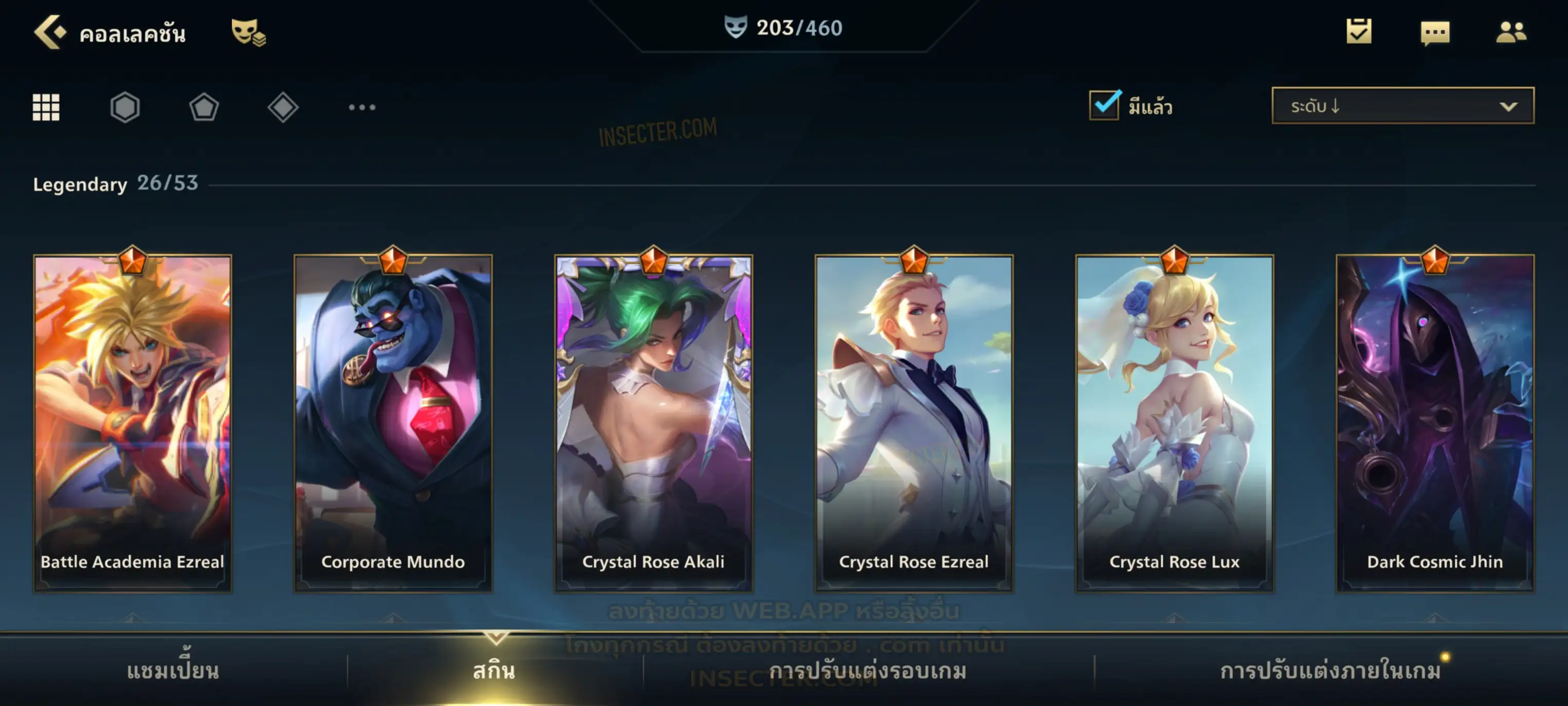Screen dimensions: 1568x706
Task: Go back using the gold arrow
Action: click(x=50, y=32)
